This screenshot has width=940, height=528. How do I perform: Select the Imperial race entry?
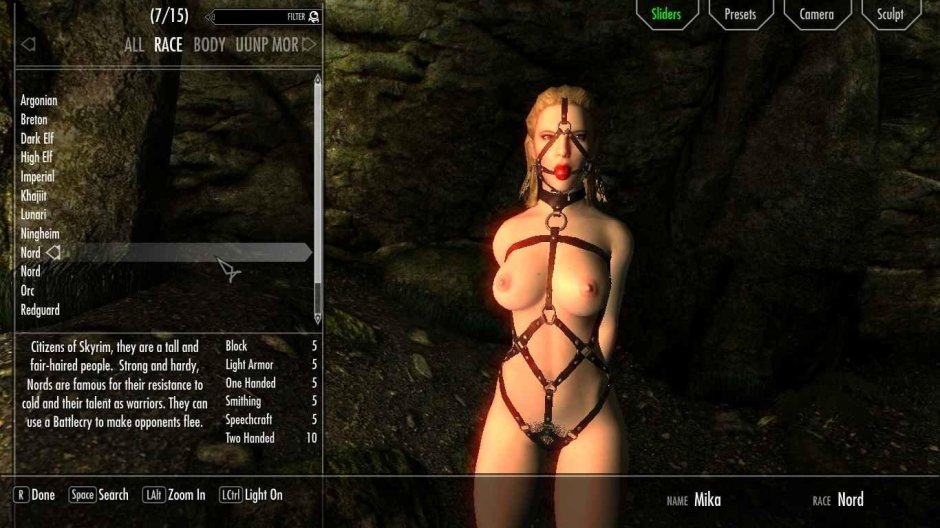point(37,177)
